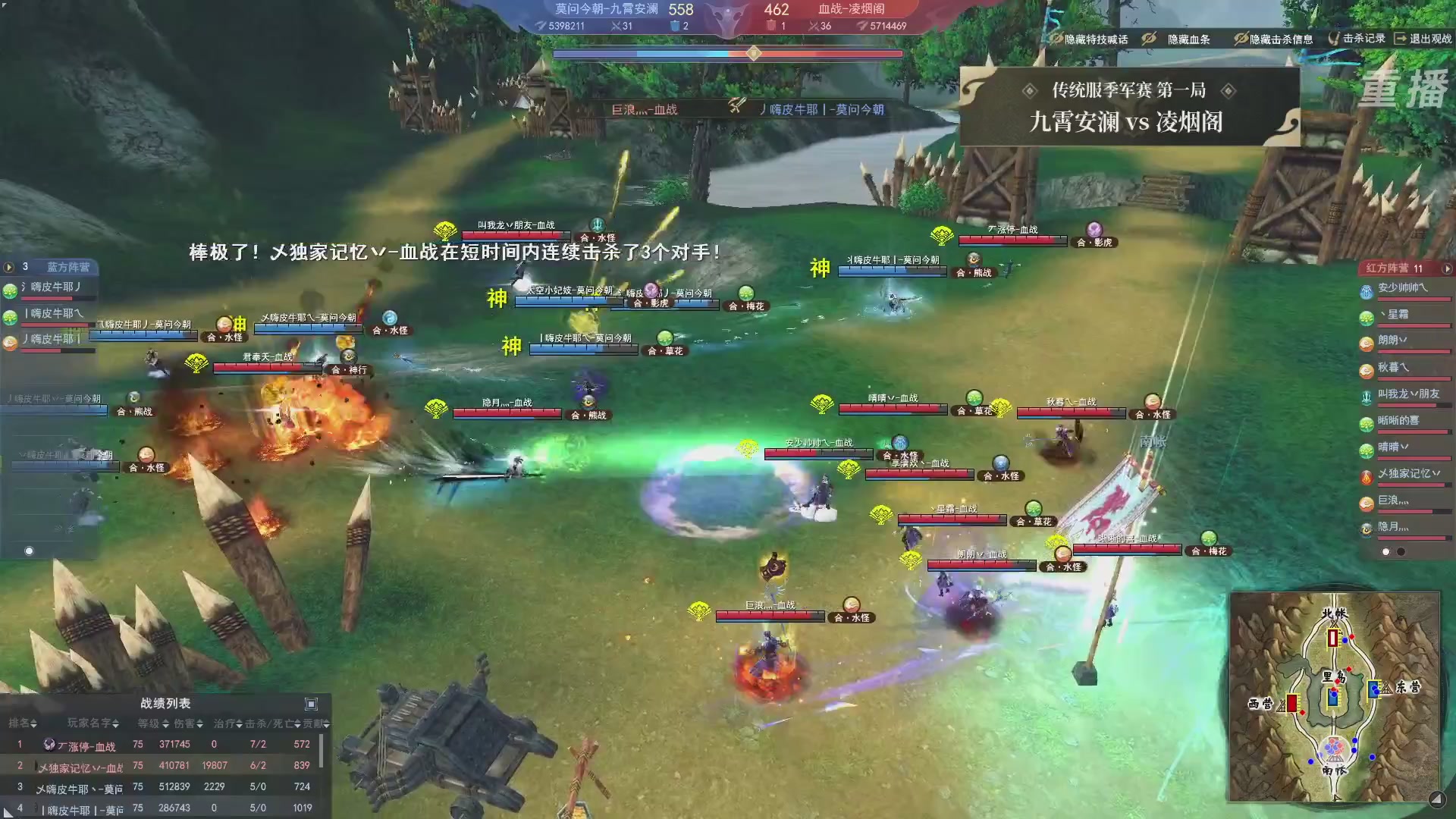1456x819 pixels.
Task: Sort scoreboard by the 伤害 column arrow
Action: coord(201,724)
